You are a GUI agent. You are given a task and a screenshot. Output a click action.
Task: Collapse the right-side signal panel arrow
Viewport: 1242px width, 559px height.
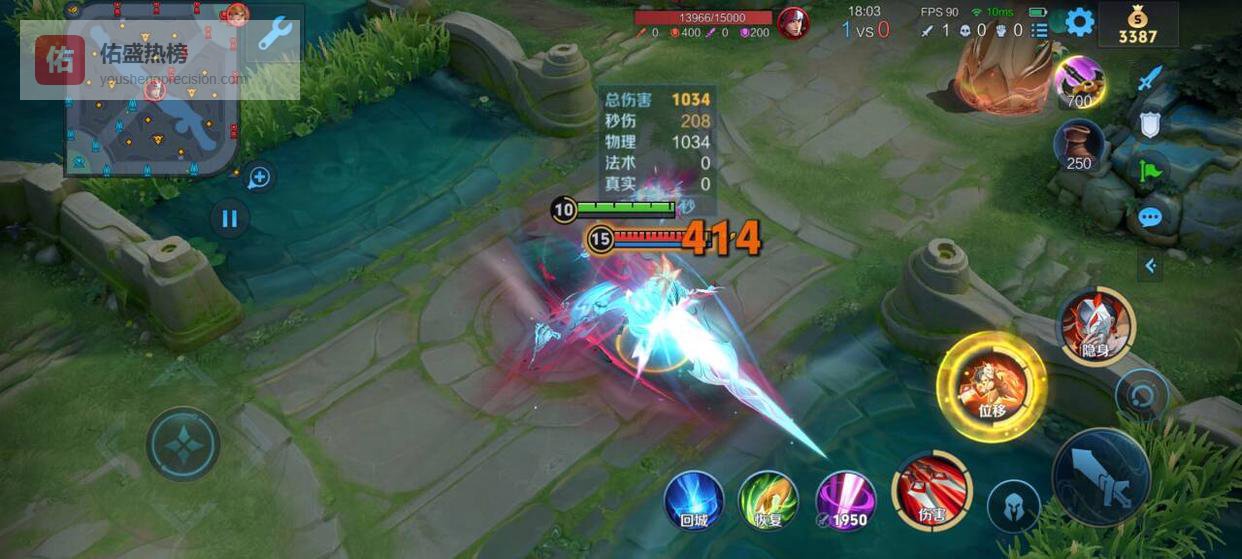point(1150,265)
